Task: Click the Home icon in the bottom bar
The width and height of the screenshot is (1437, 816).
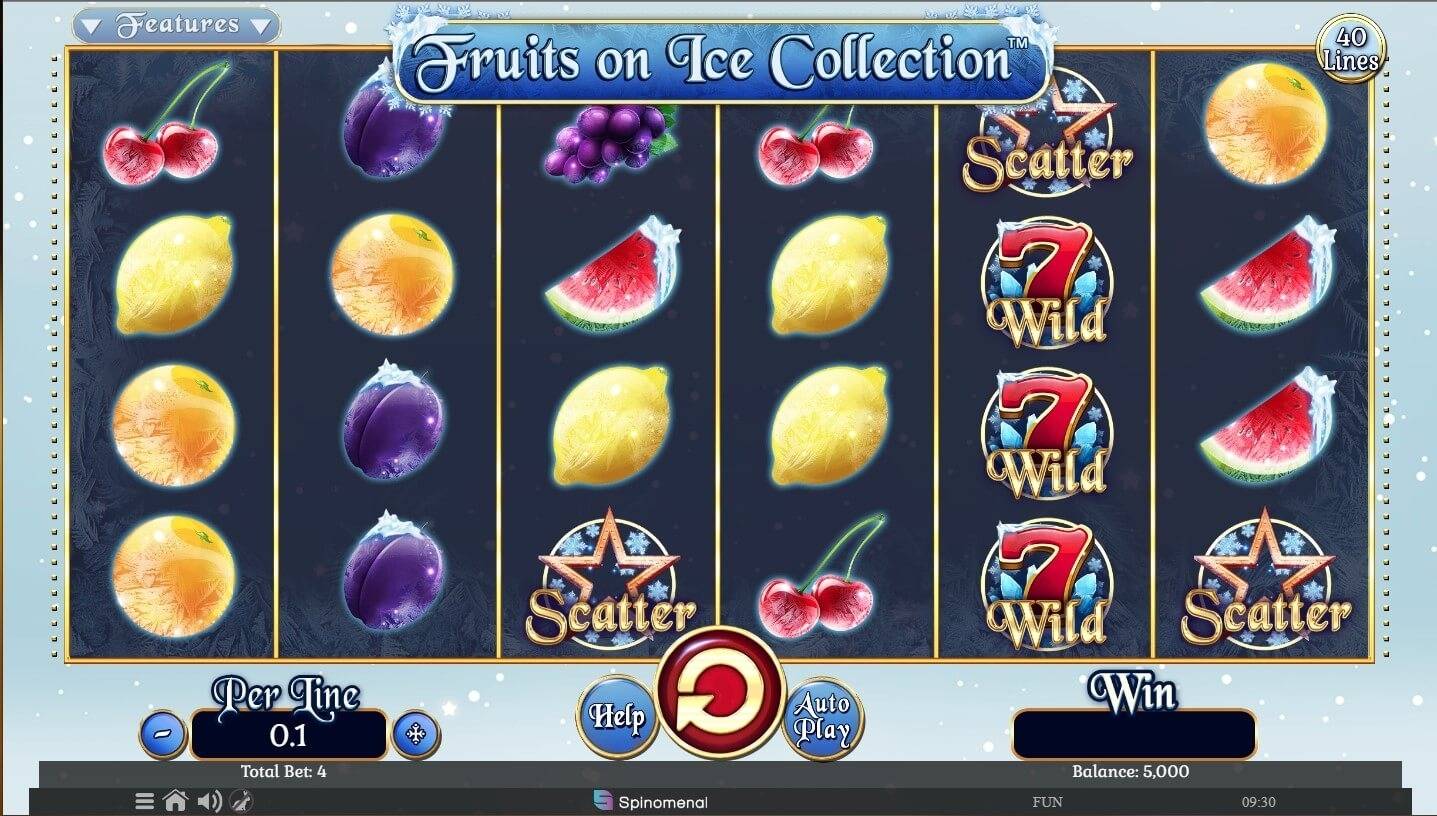Action: click(178, 800)
